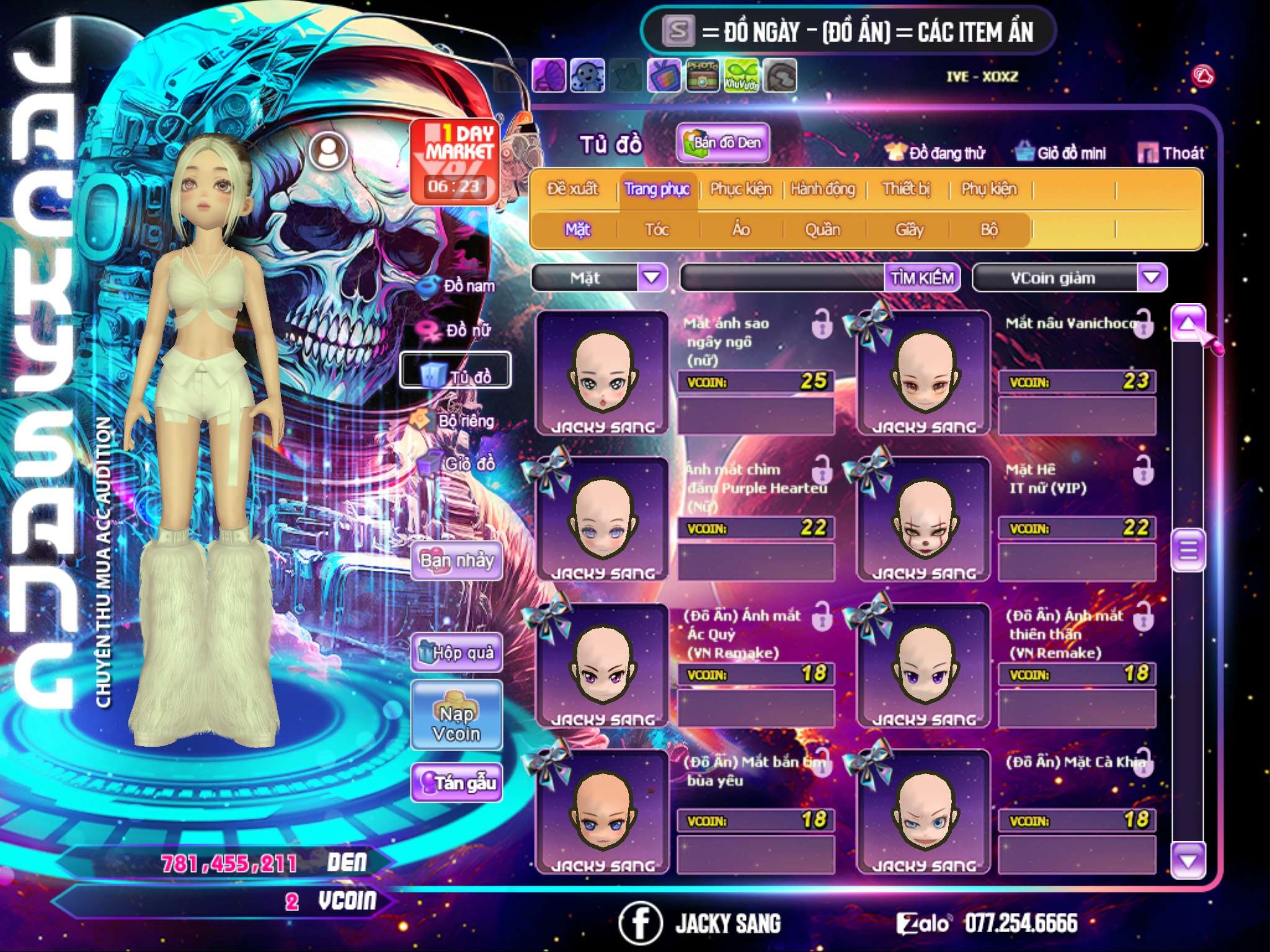
Task: Choose the Tóc subcategory
Action: [657, 230]
